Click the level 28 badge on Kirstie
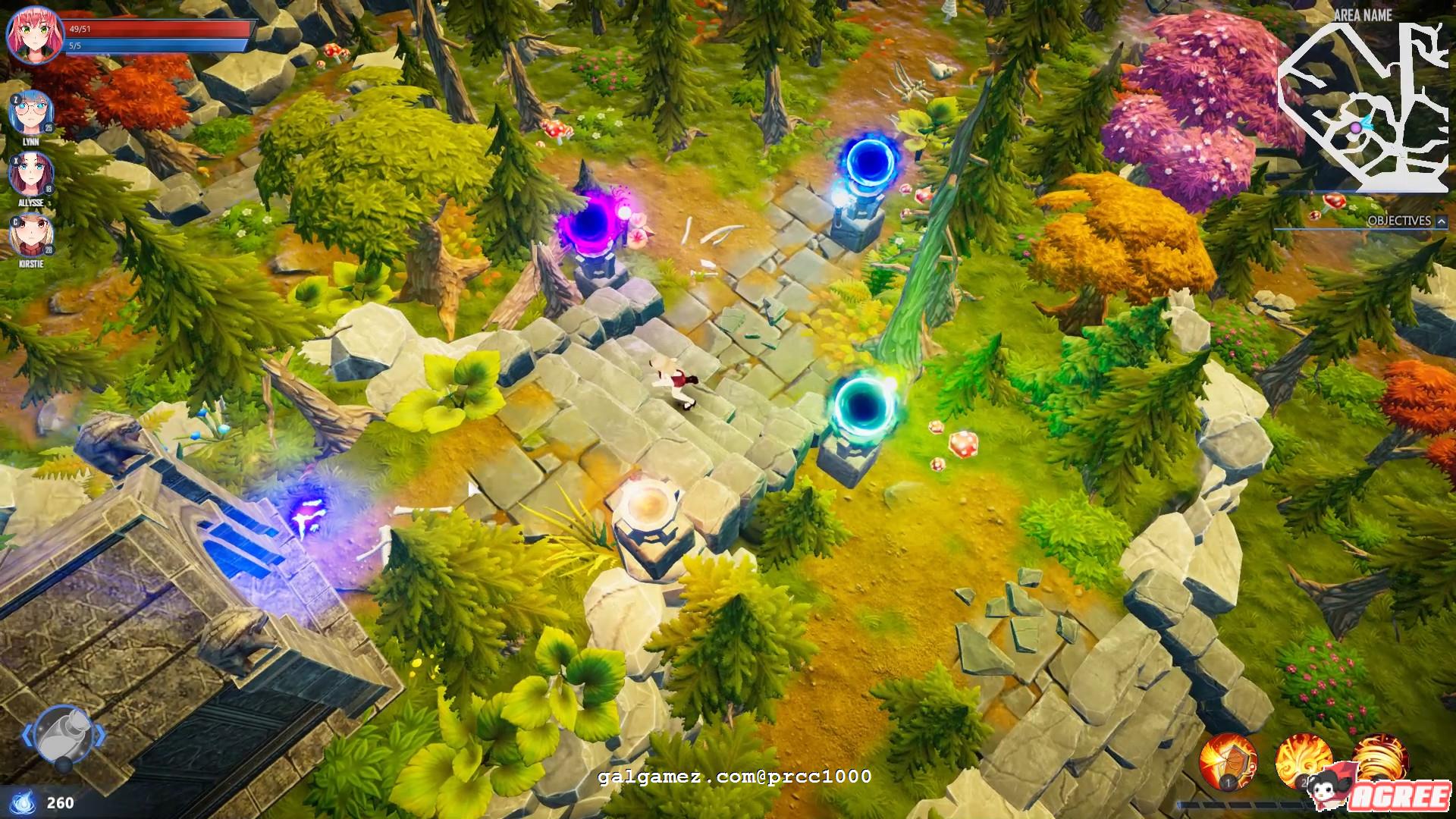Screen dimensions: 1456x819 [x=48, y=249]
